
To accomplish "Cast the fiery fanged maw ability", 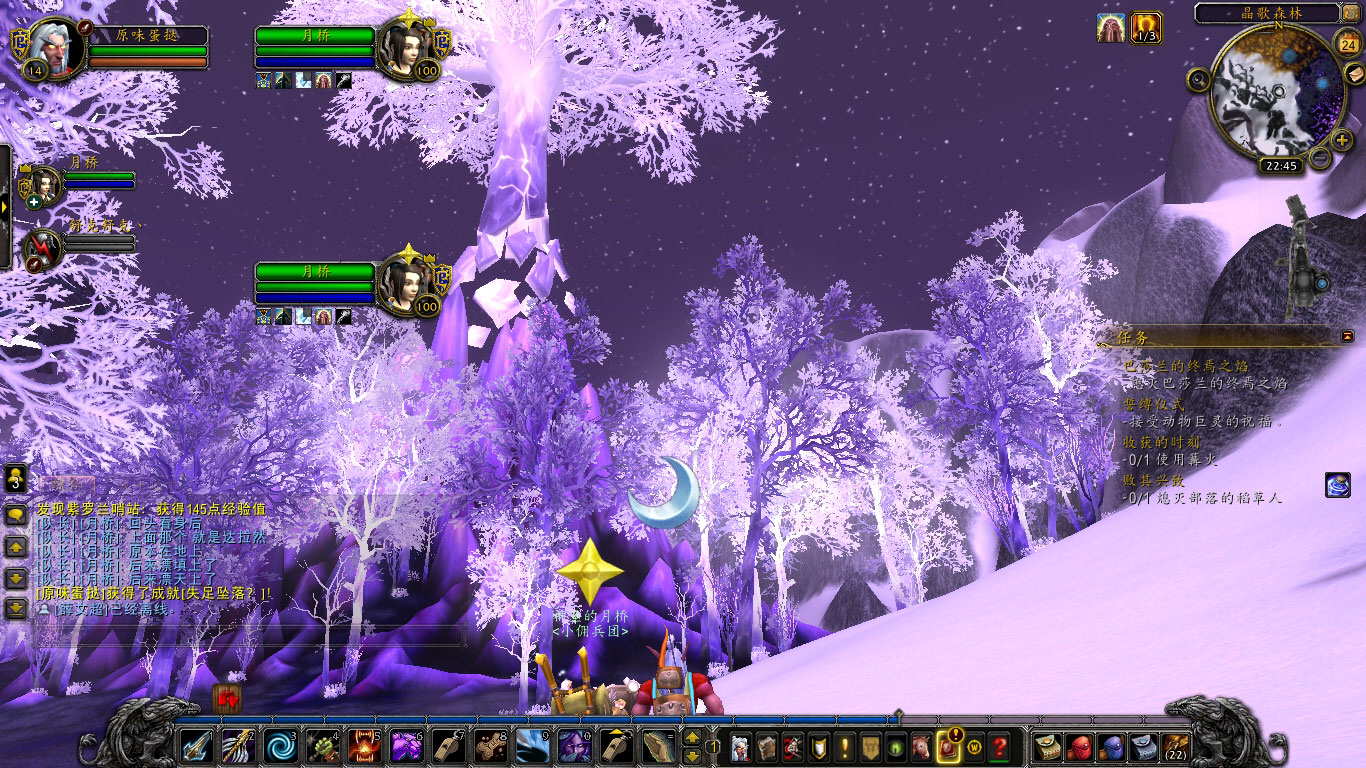I will (364, 746).
